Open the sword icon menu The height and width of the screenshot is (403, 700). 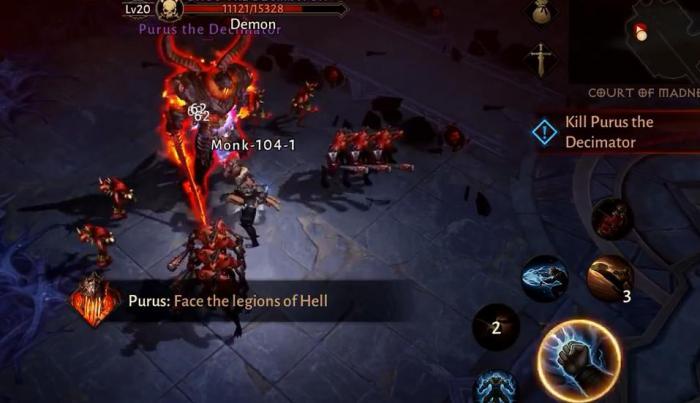pos(541,59)
